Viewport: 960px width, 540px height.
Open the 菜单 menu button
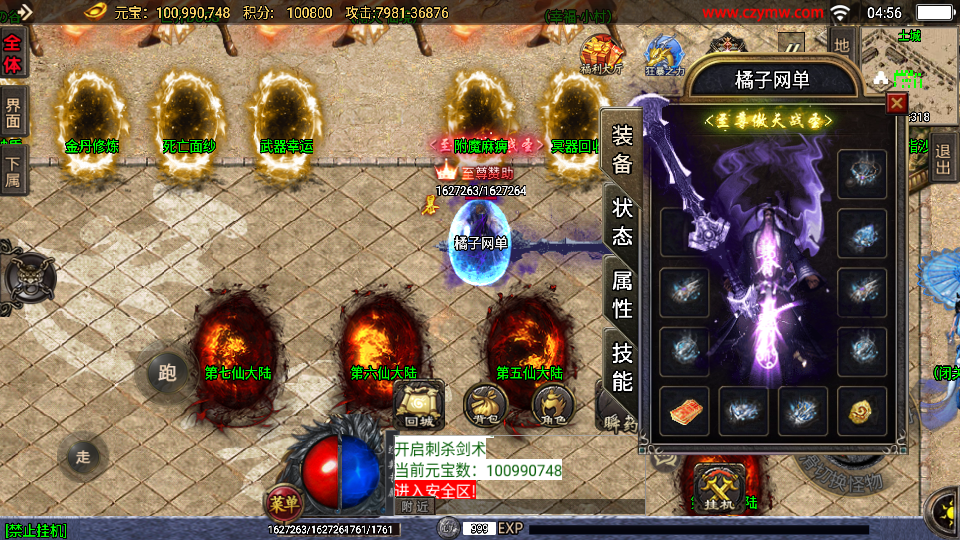(x=282, y=500)
